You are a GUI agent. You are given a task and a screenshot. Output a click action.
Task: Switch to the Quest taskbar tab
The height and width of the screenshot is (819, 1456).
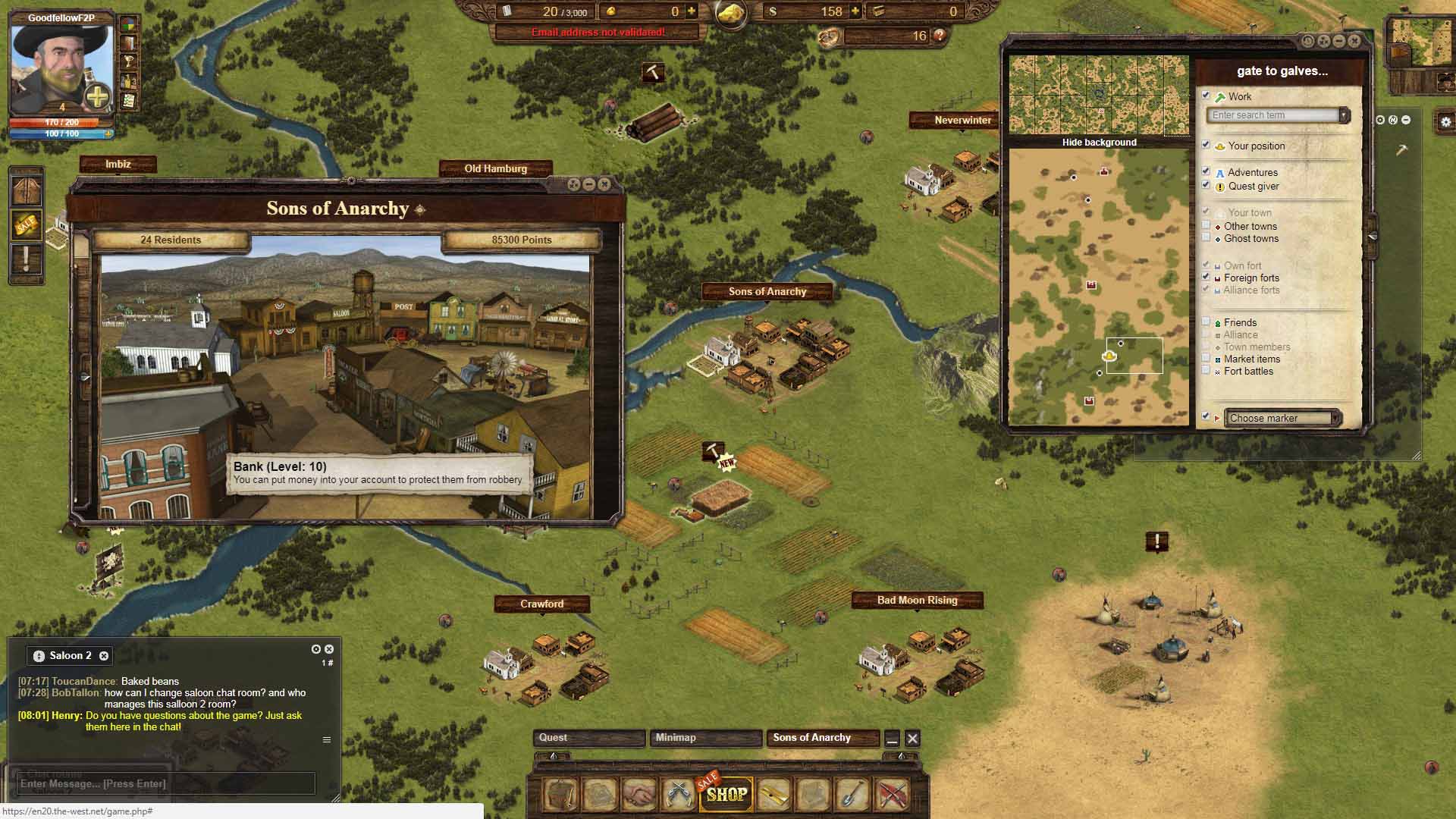pyautogui.click(x=589, y=738)
